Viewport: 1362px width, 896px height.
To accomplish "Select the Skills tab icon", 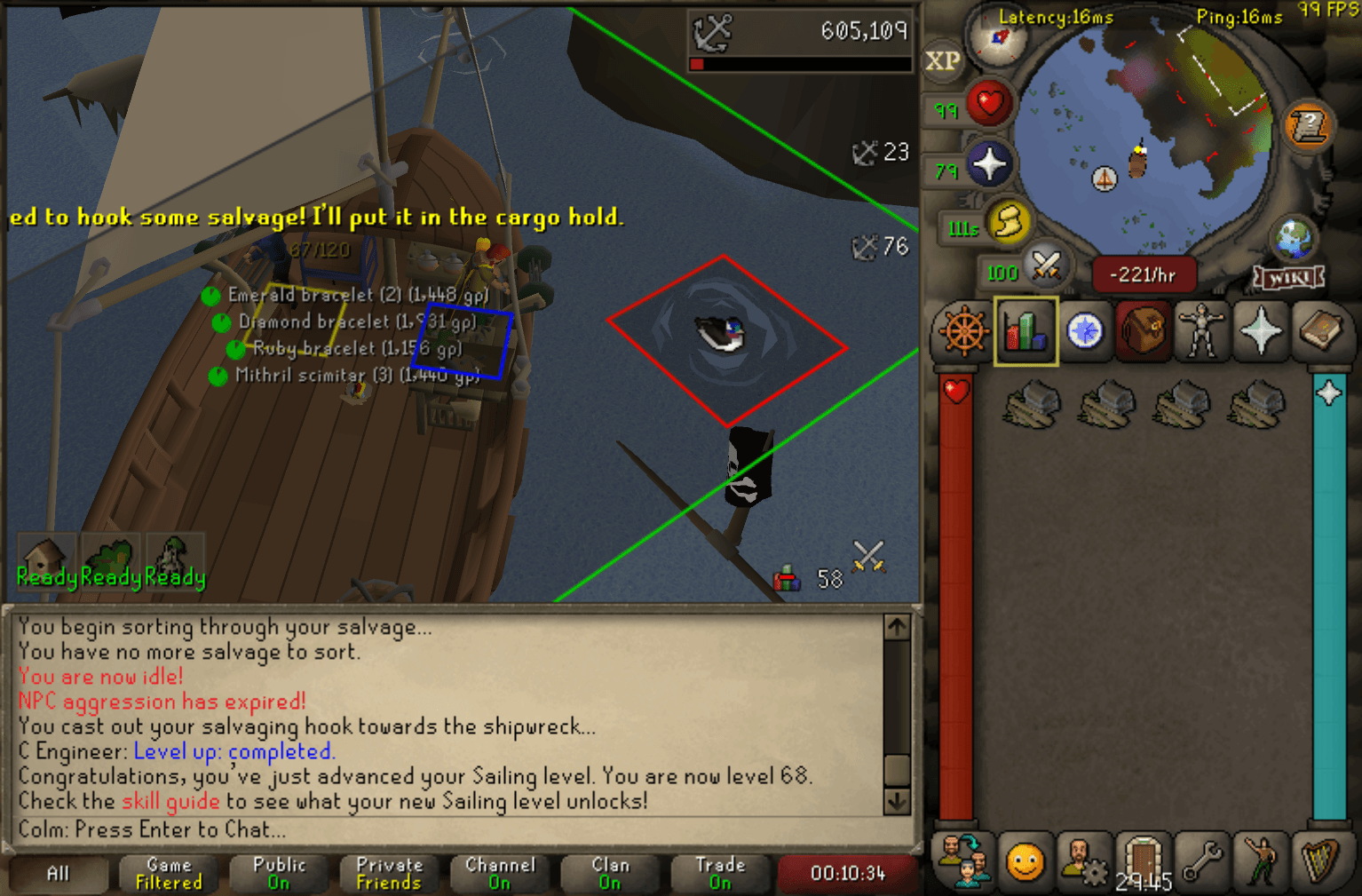I will [1025, 333].
